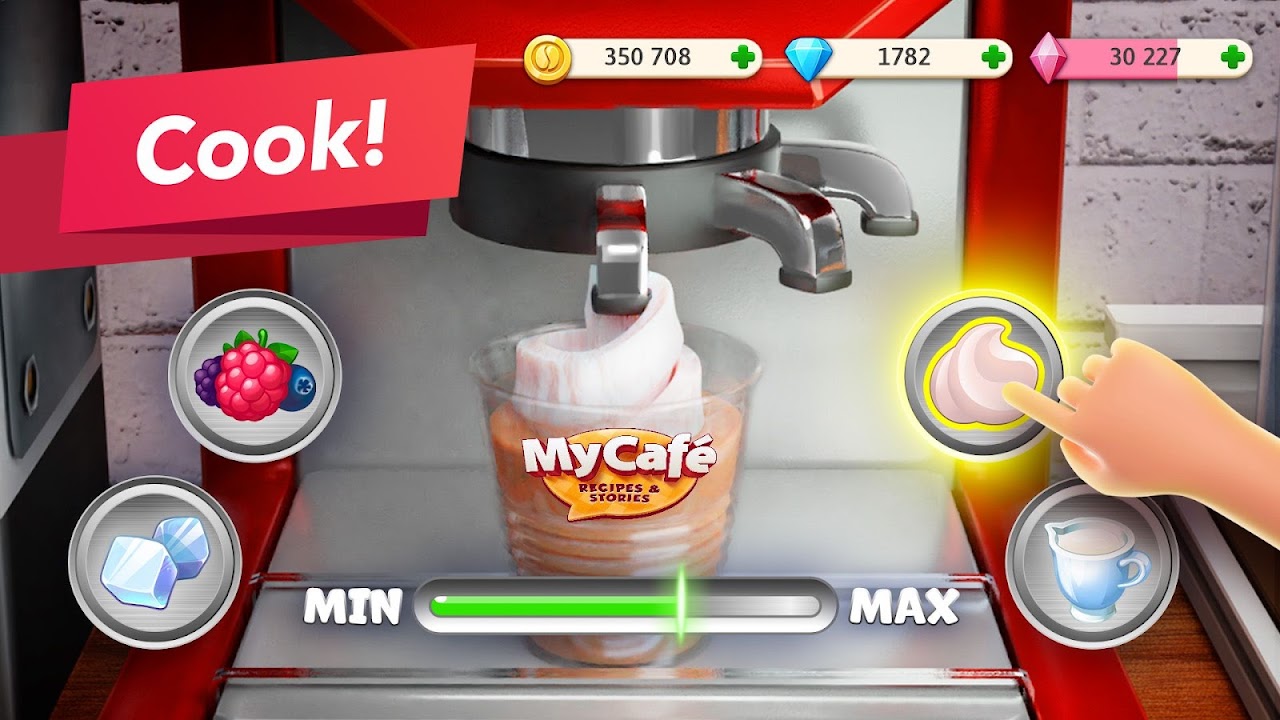Click the coins currency icon
This screenshot has height=720, width=1280.
point(548,59)
